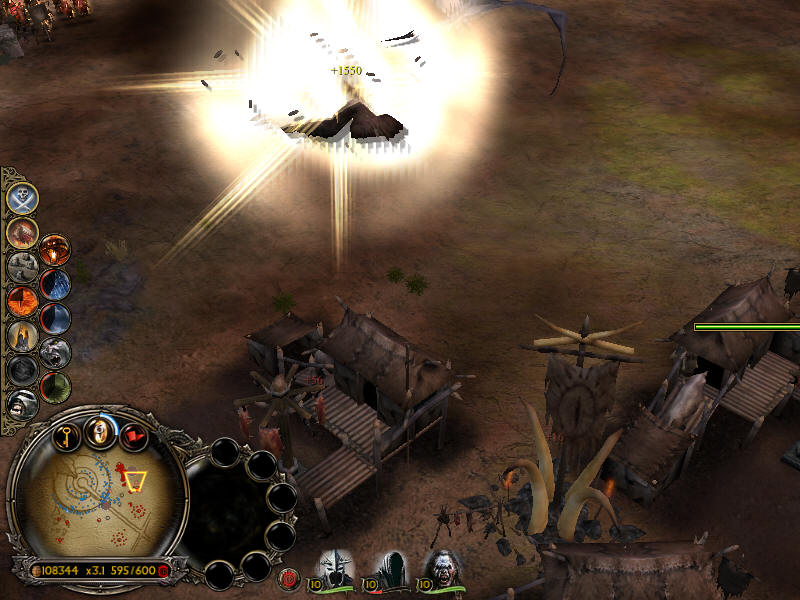Open the gold key button above minimap
Viewport: 800px width, 600px height.
point(67,436)
